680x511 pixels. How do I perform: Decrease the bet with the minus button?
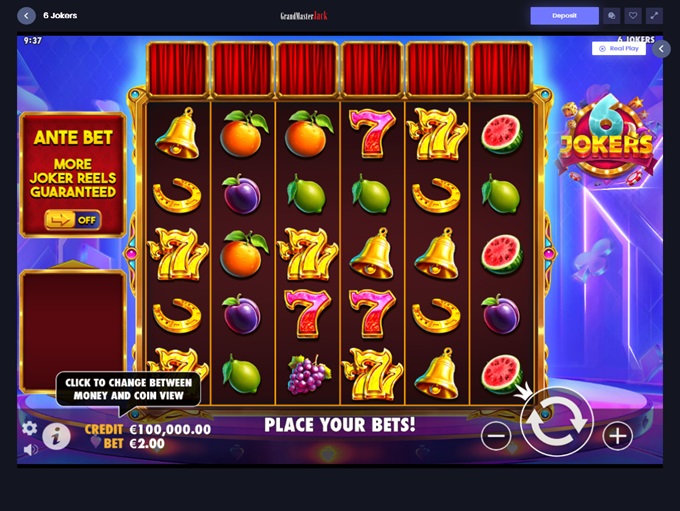point(496,435)
